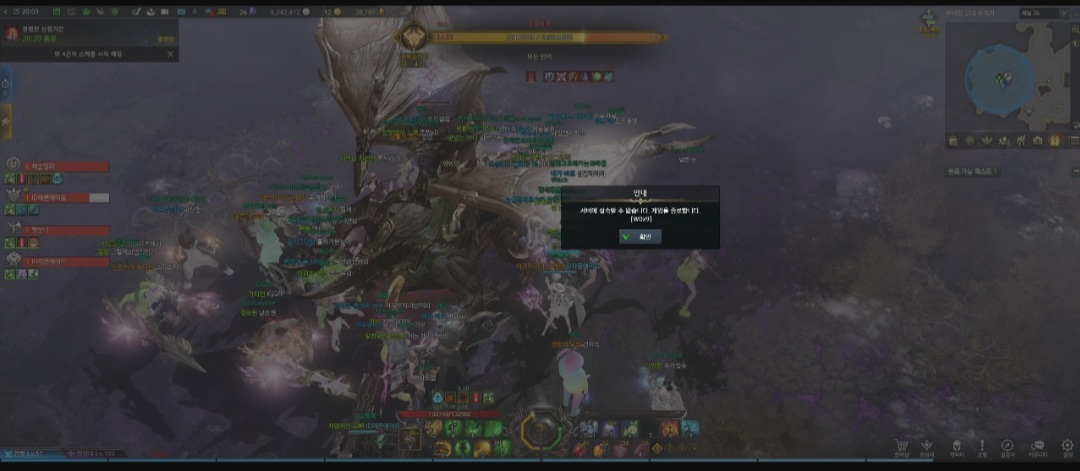Select the first party member frame
This screenshot has height=471, width=1080.
60,167
